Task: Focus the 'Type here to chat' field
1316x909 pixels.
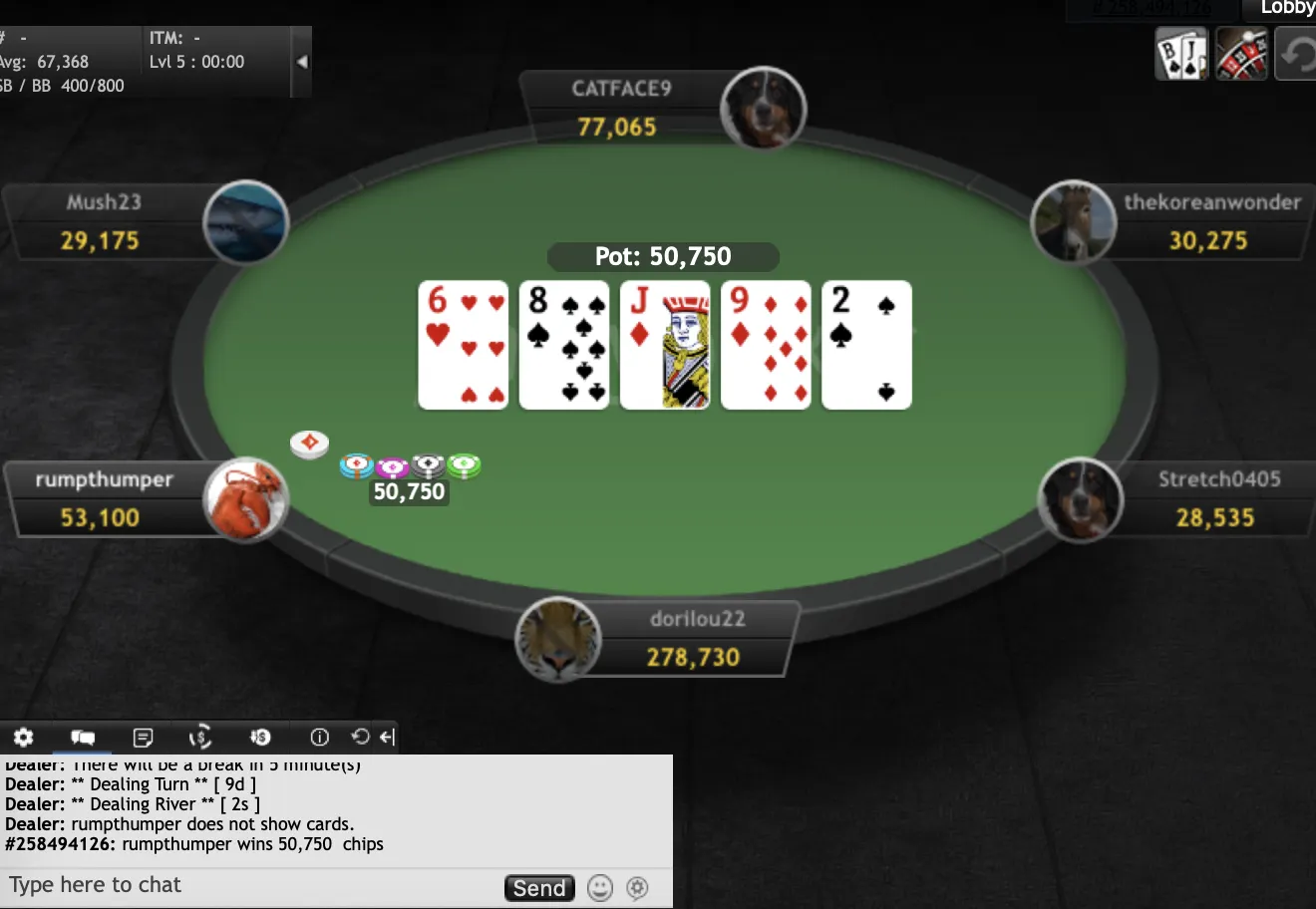Action: (249, 885)
